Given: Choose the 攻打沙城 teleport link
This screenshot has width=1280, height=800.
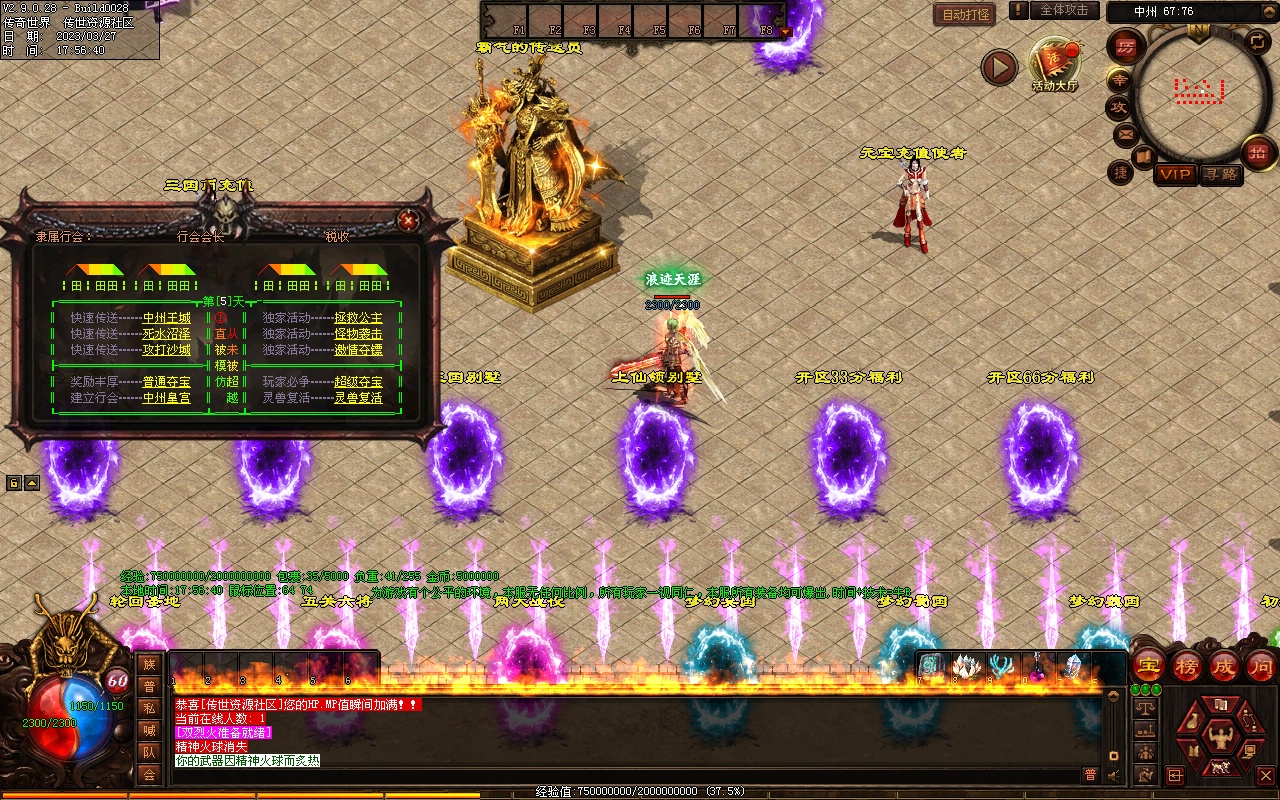Looking at the screenshot, I should [166, 350].
